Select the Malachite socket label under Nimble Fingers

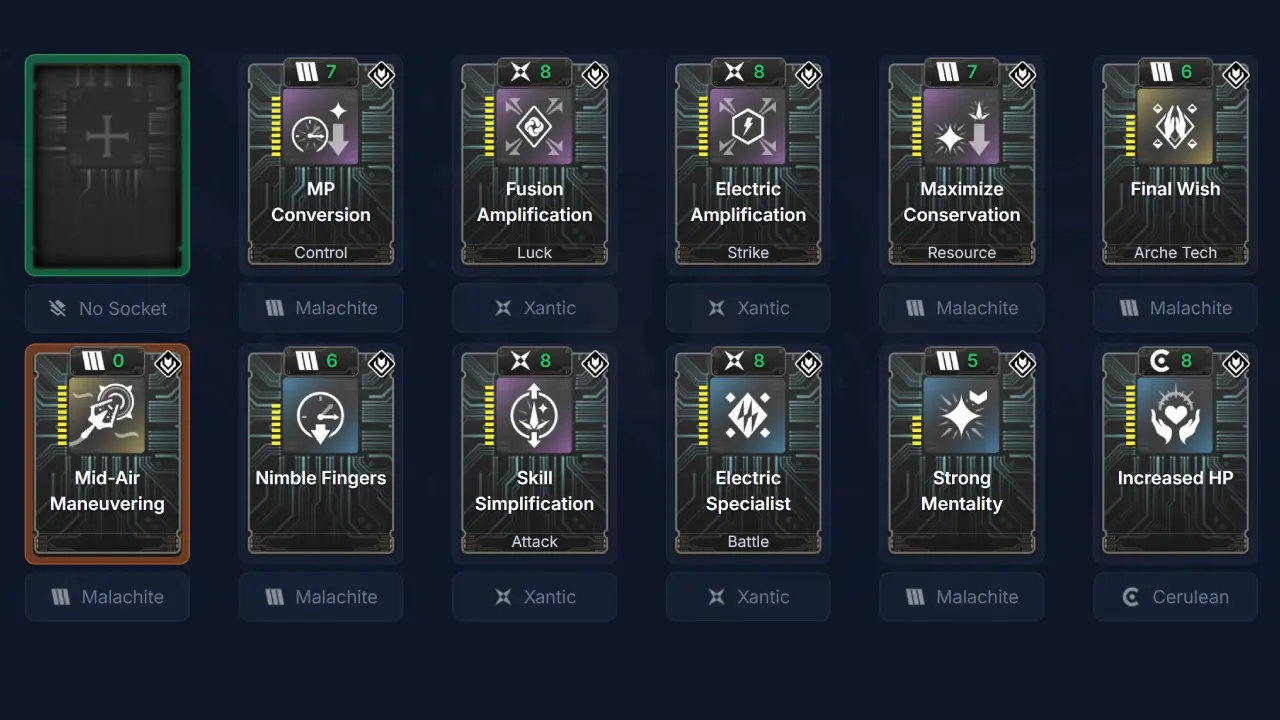click(321, 597)
